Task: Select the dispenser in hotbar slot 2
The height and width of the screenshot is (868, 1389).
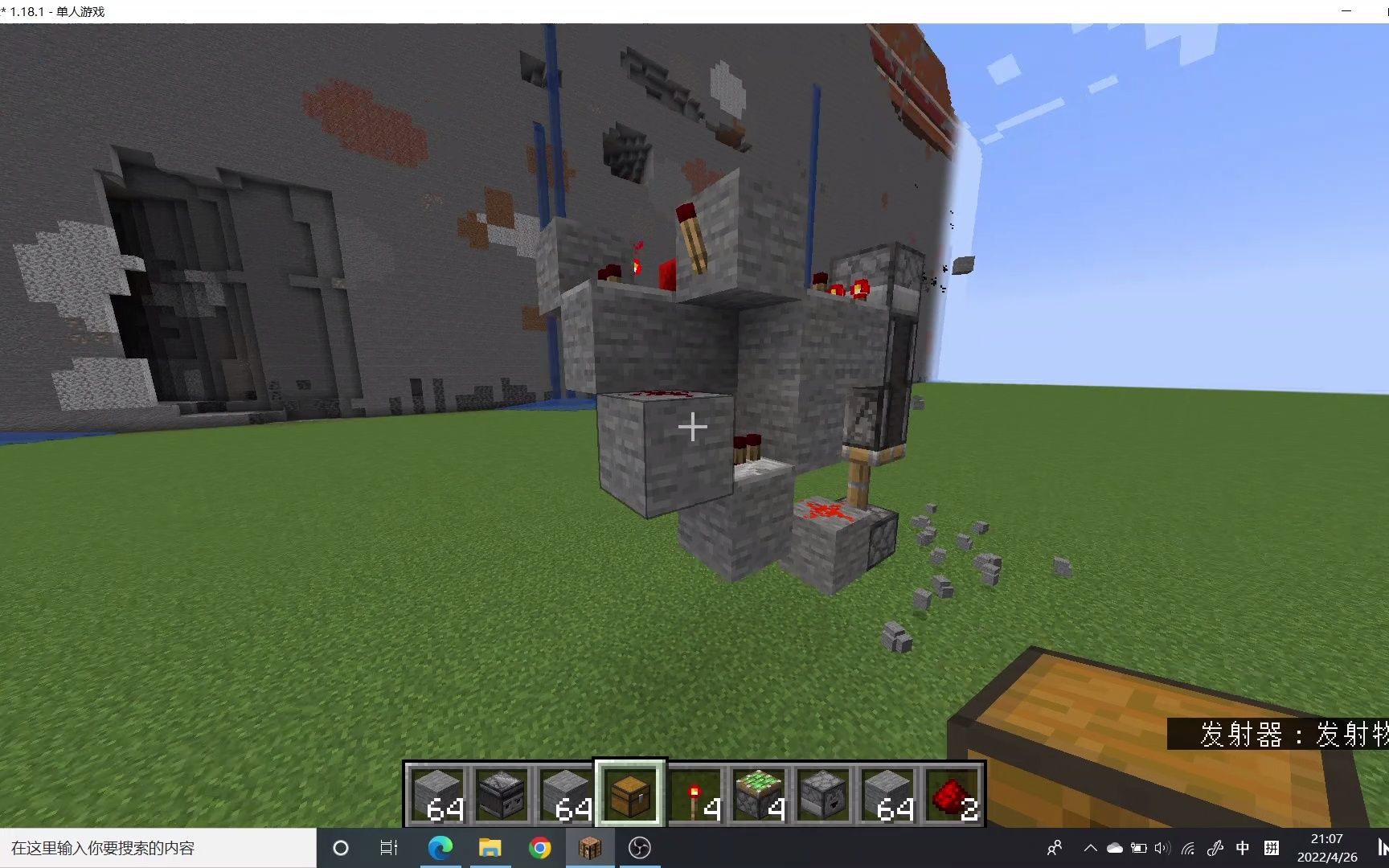Action: point(501,796)
